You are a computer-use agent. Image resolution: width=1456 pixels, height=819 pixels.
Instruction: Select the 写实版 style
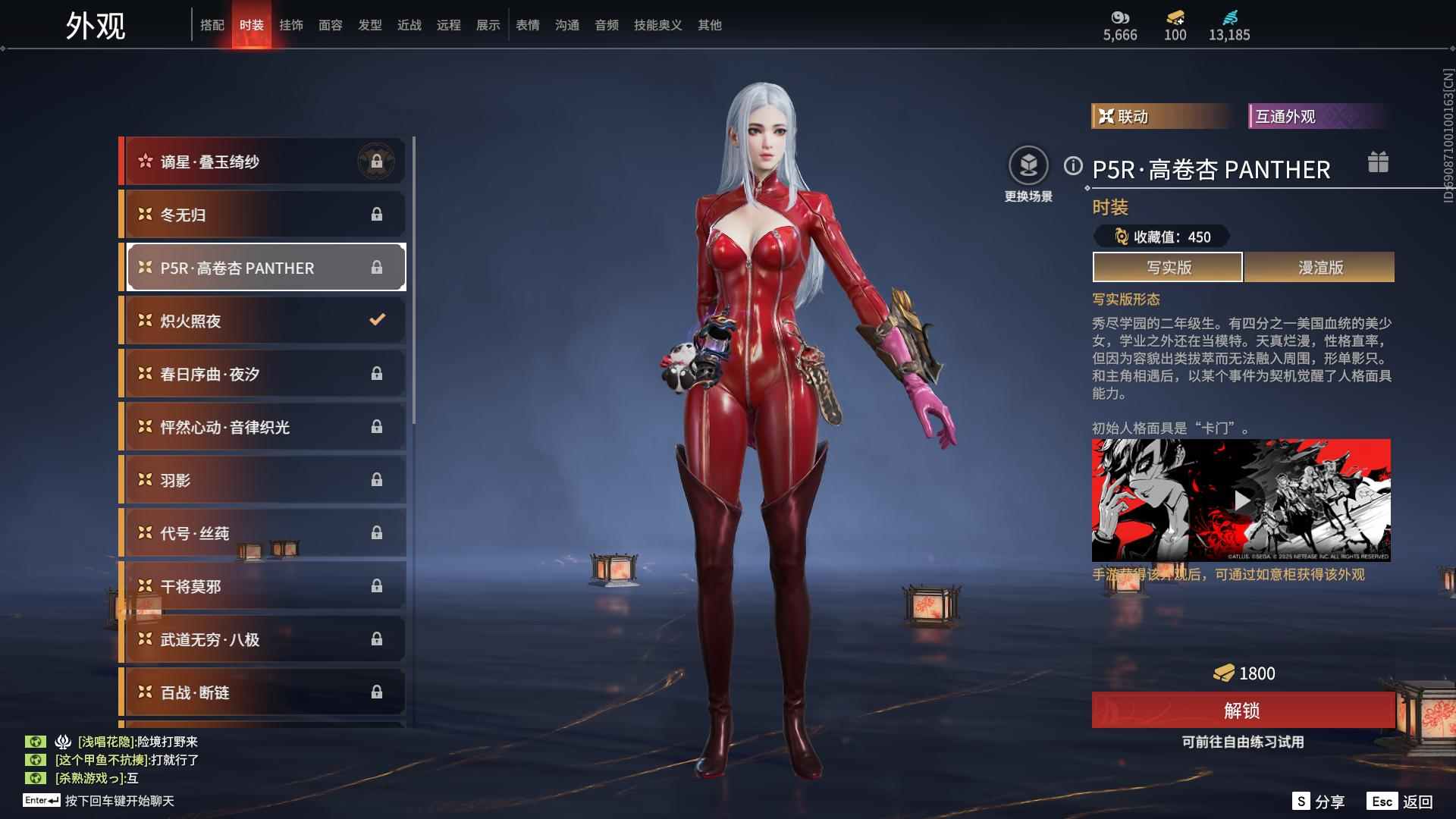coord(1168,268)
